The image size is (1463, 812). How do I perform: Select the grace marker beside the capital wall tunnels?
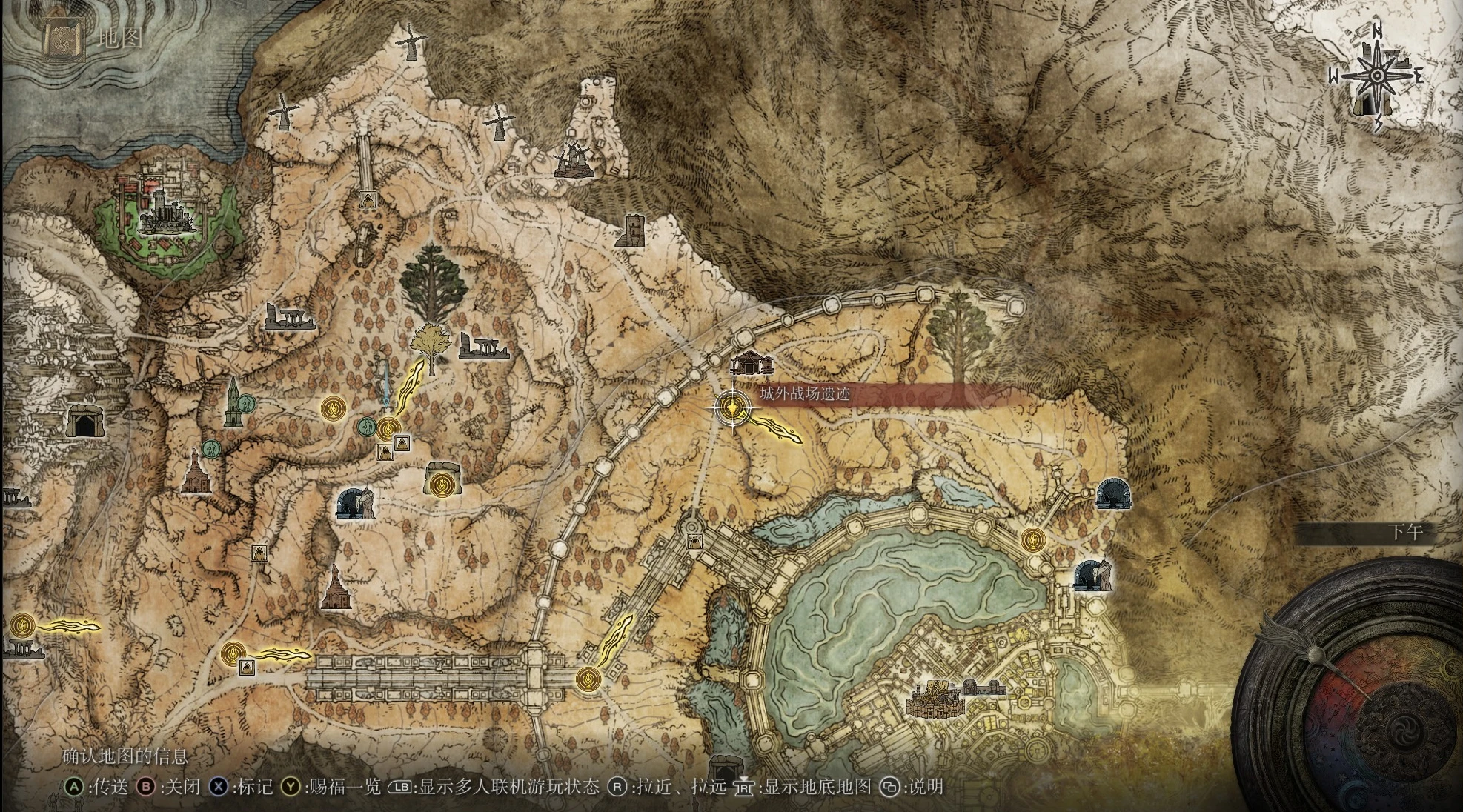pyautogui.click(x=1032, y=539)
